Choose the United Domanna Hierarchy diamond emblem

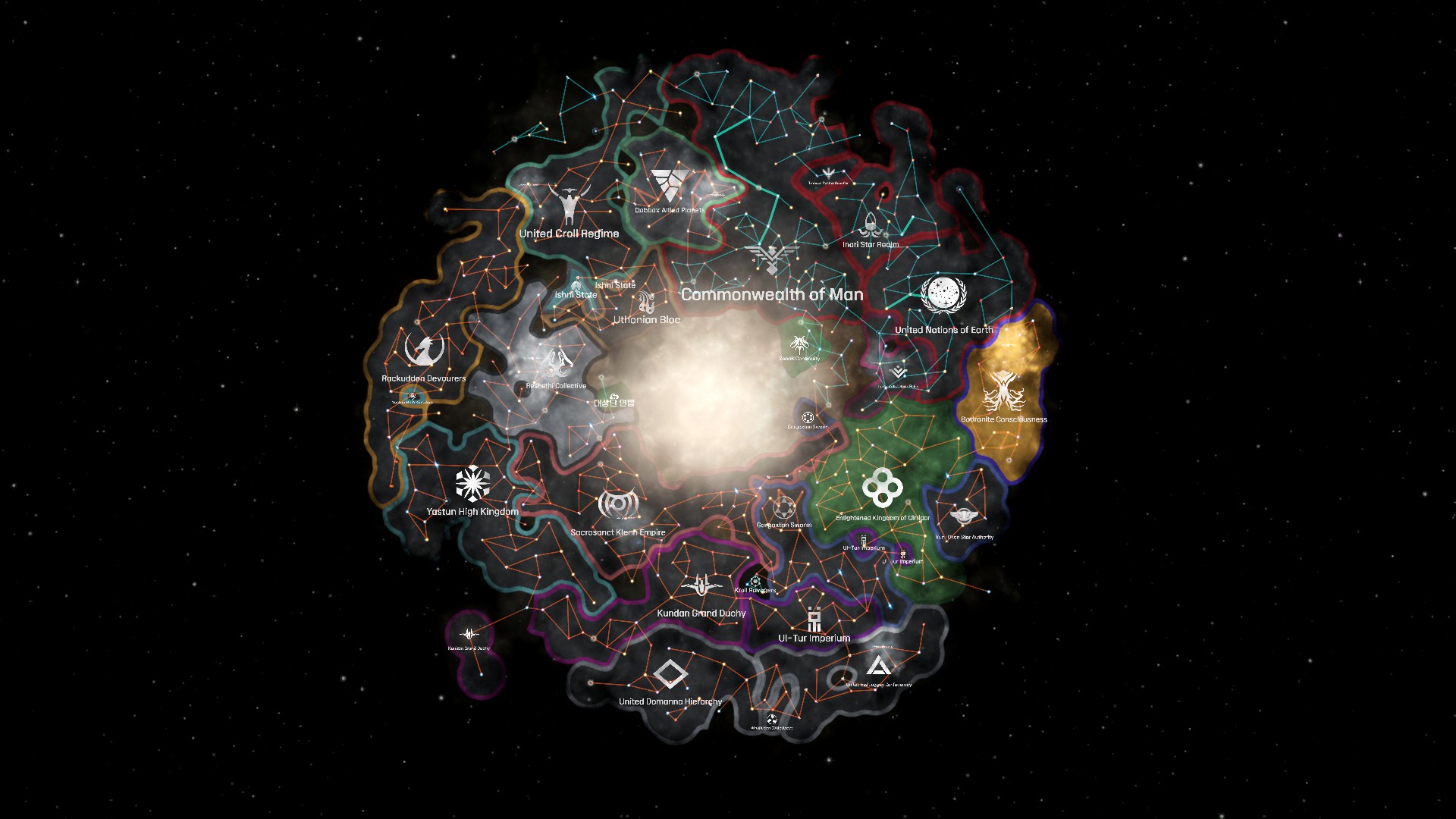670,674
